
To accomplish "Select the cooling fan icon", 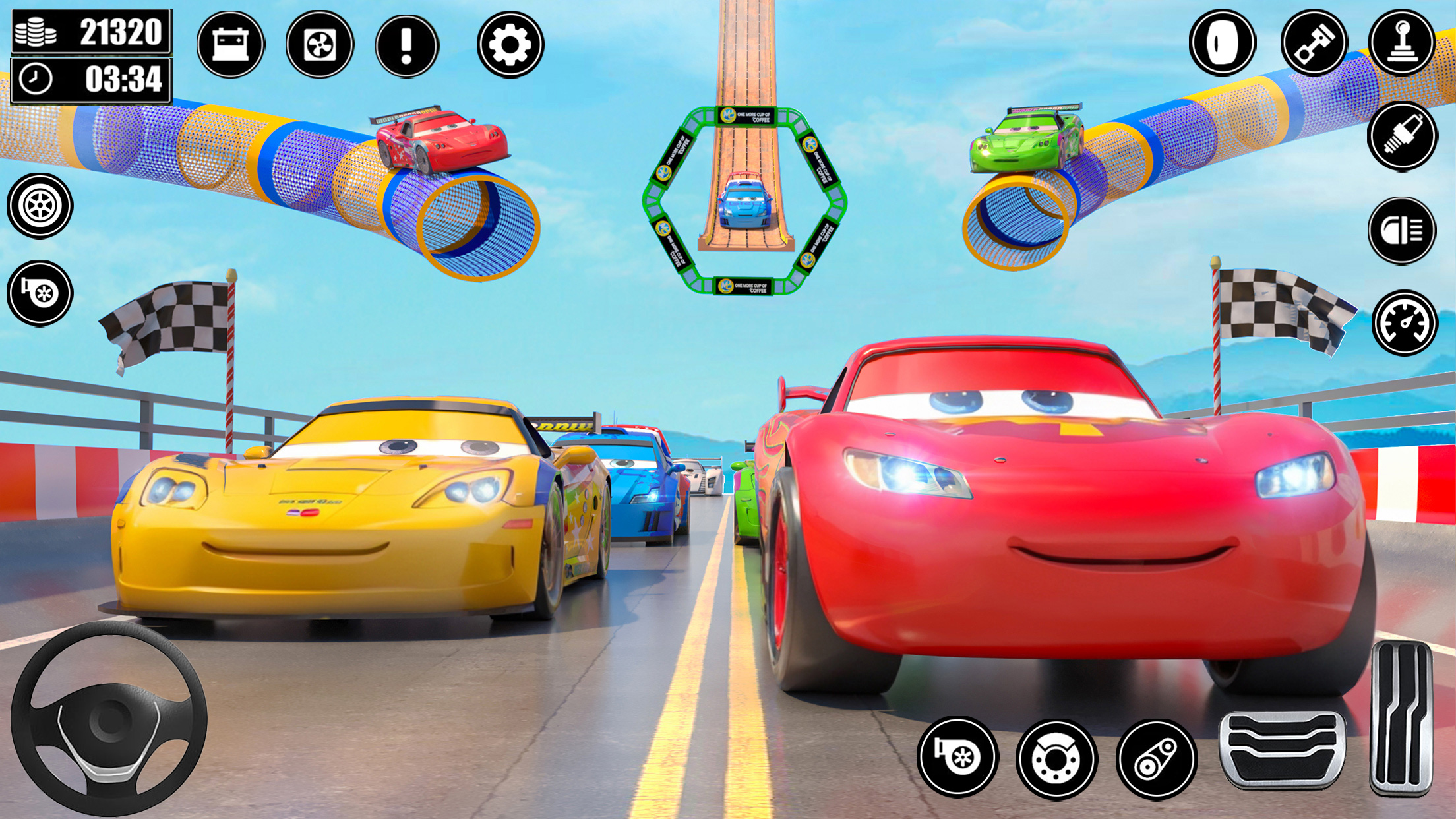I will coord(320,45).
